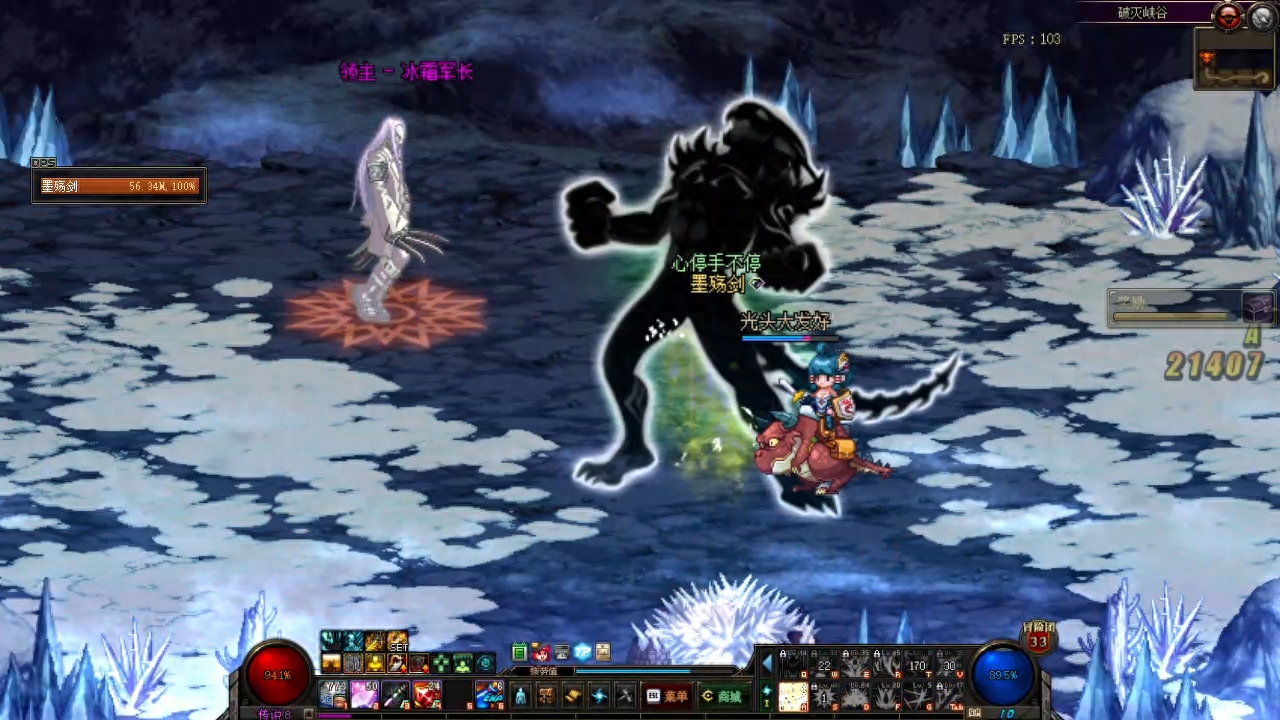Open the scroll icon in the menu bar
Image resolution: width=1280 pixels, height=720 pixels.
tap(573, 696)
